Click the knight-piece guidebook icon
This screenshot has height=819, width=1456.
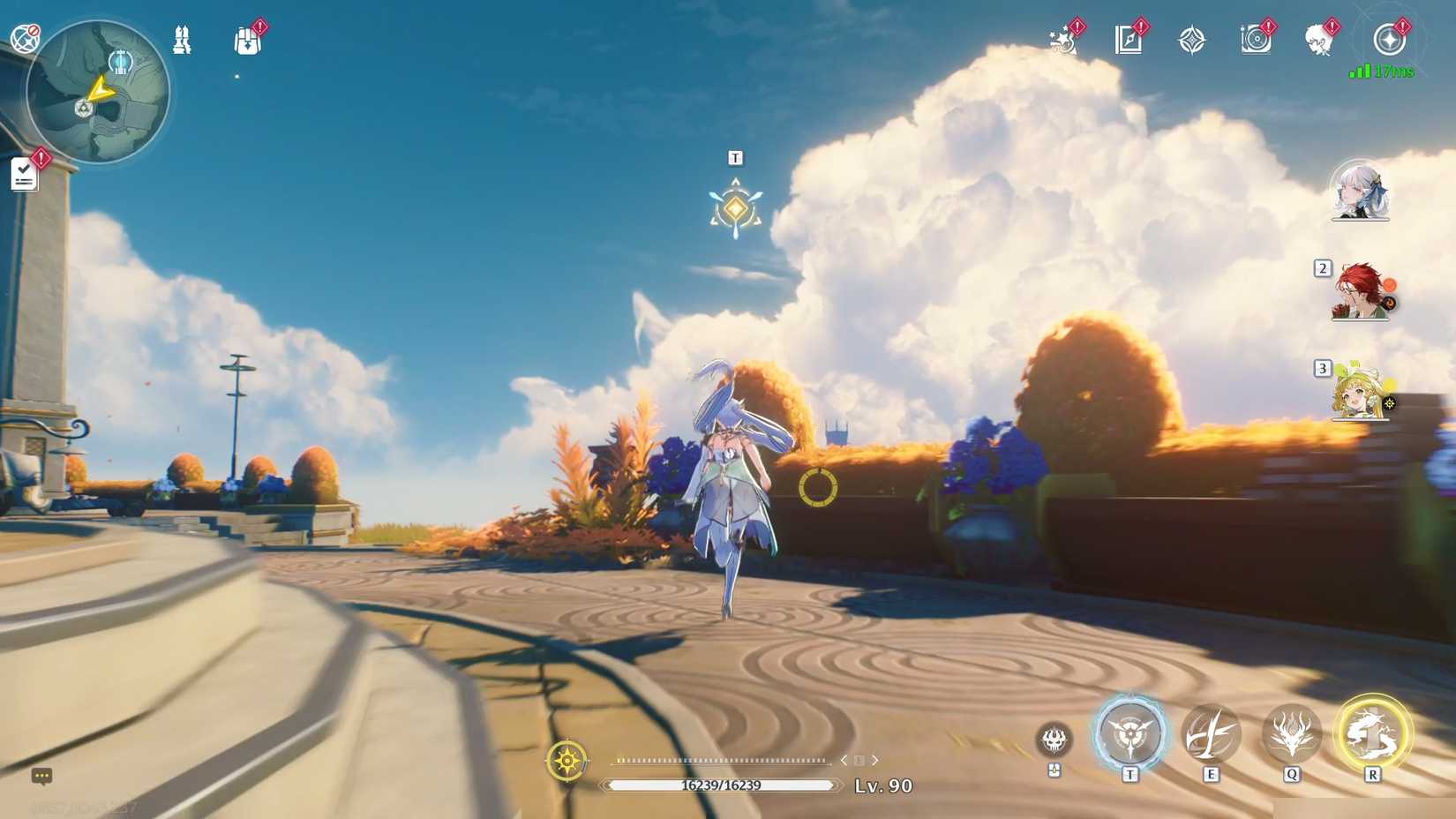pos(183,37)
